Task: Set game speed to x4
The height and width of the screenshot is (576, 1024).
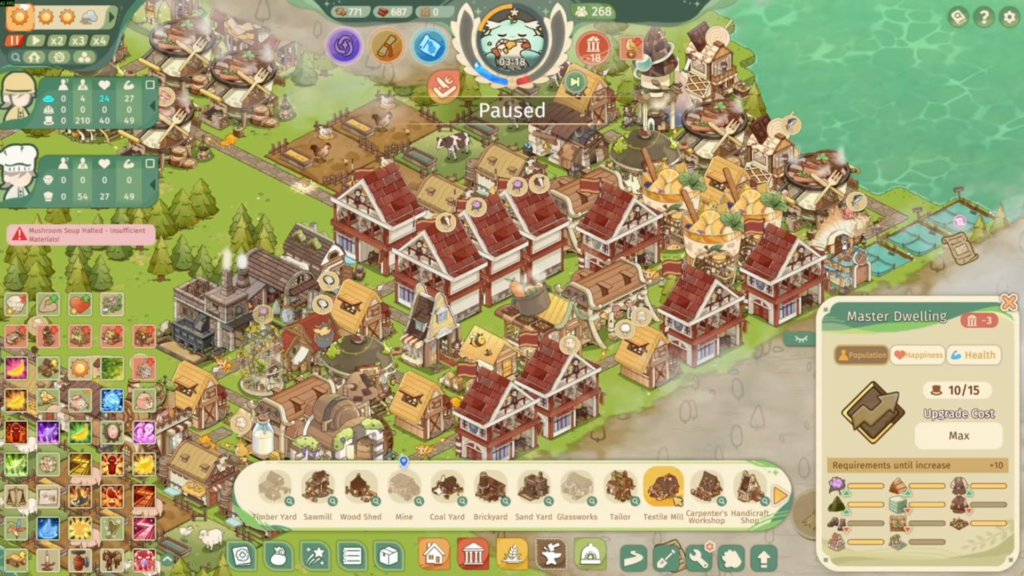Action: pyautogui.click(x=99, y=41)
